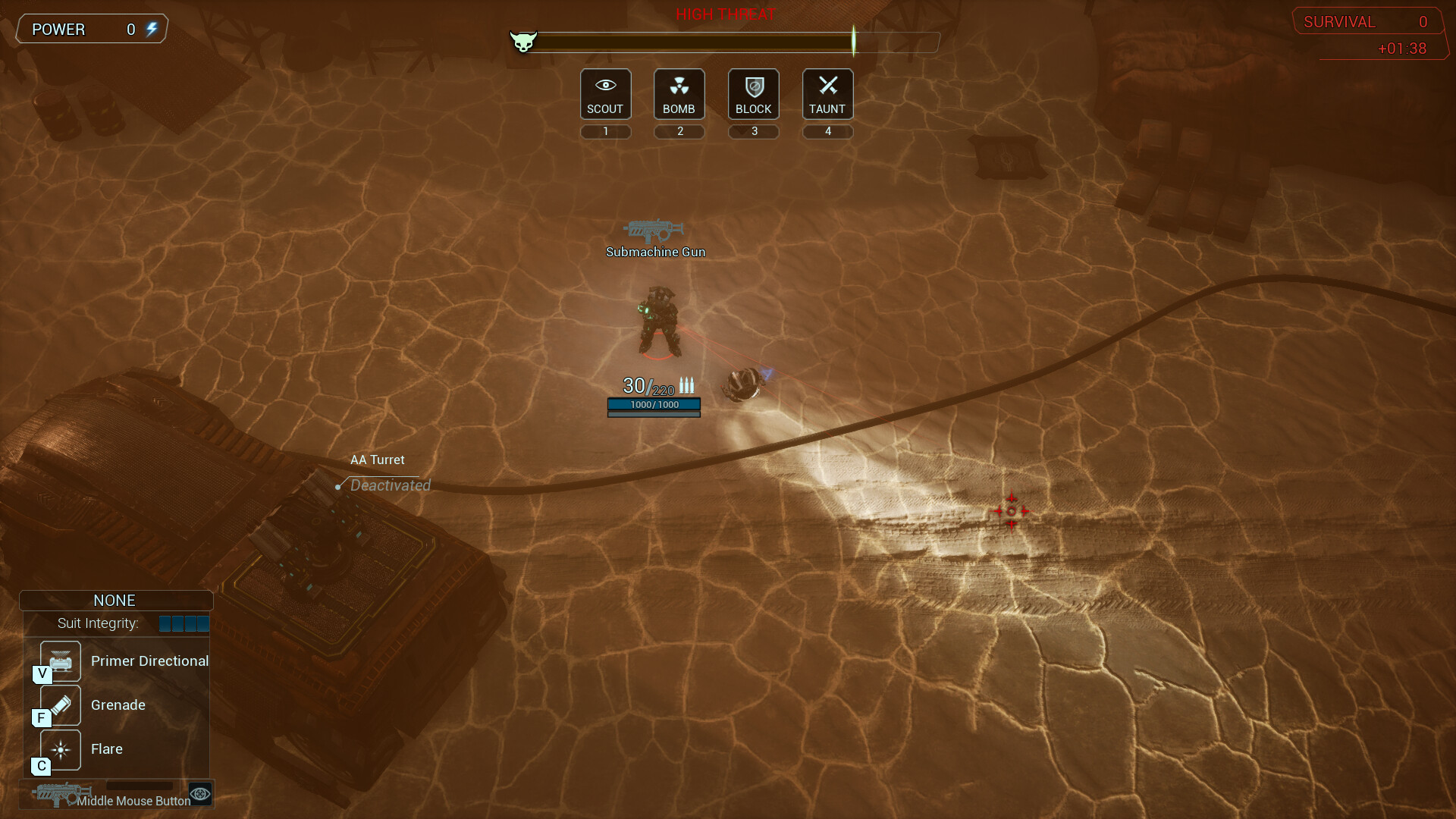Screen dimensions: 1456x819
Task: Click the Flare icon
Action: point(59,749)
